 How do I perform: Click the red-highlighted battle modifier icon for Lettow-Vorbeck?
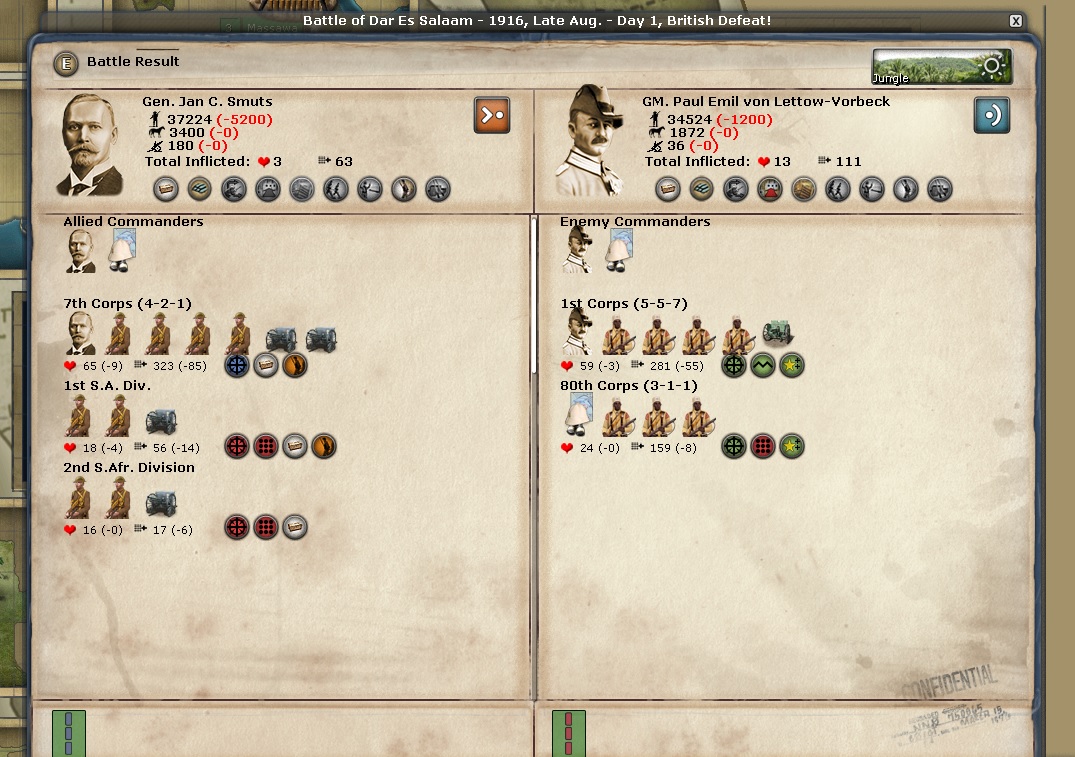[x=769, y=189]
